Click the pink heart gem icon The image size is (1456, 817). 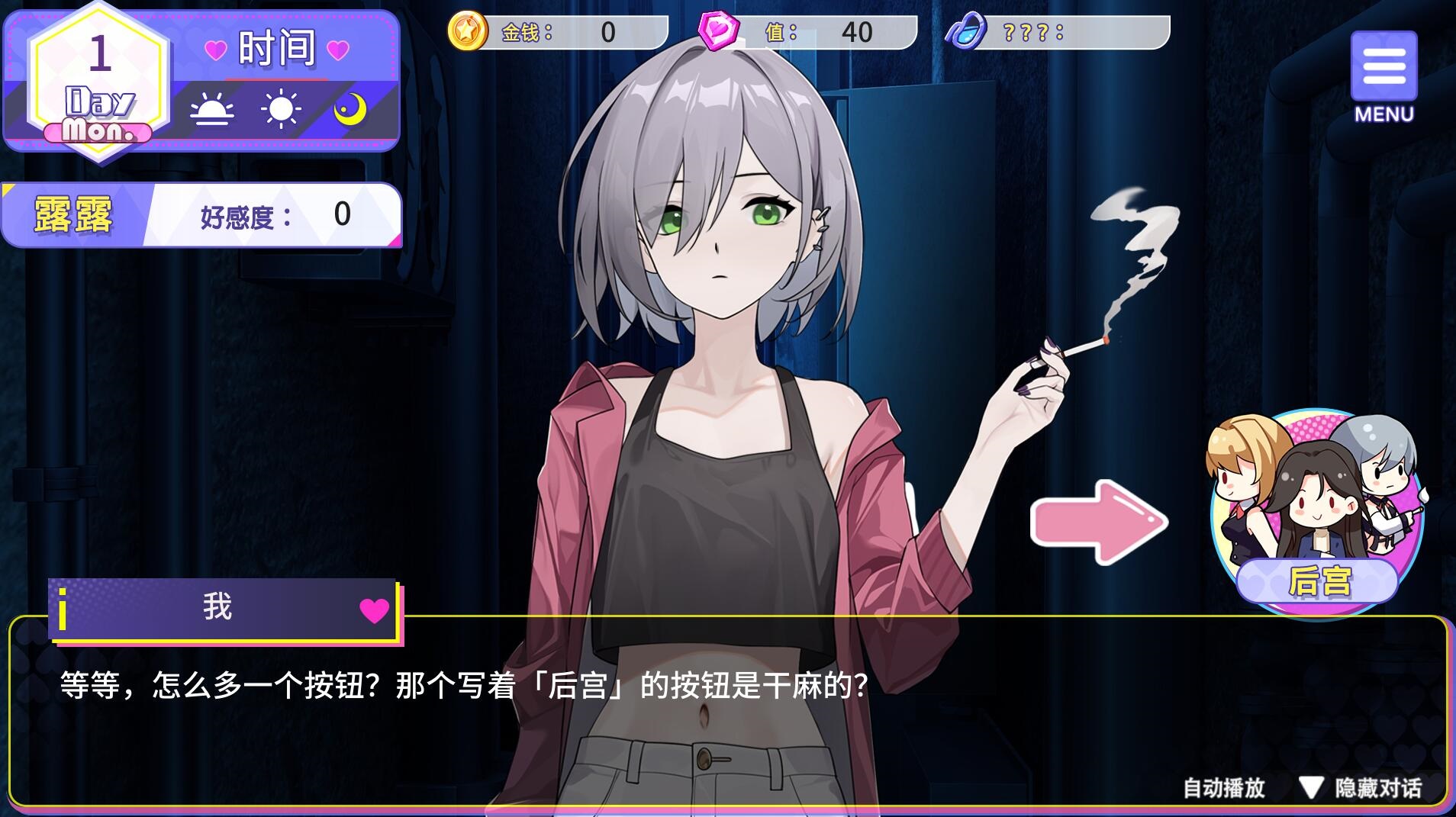(719, 32)
